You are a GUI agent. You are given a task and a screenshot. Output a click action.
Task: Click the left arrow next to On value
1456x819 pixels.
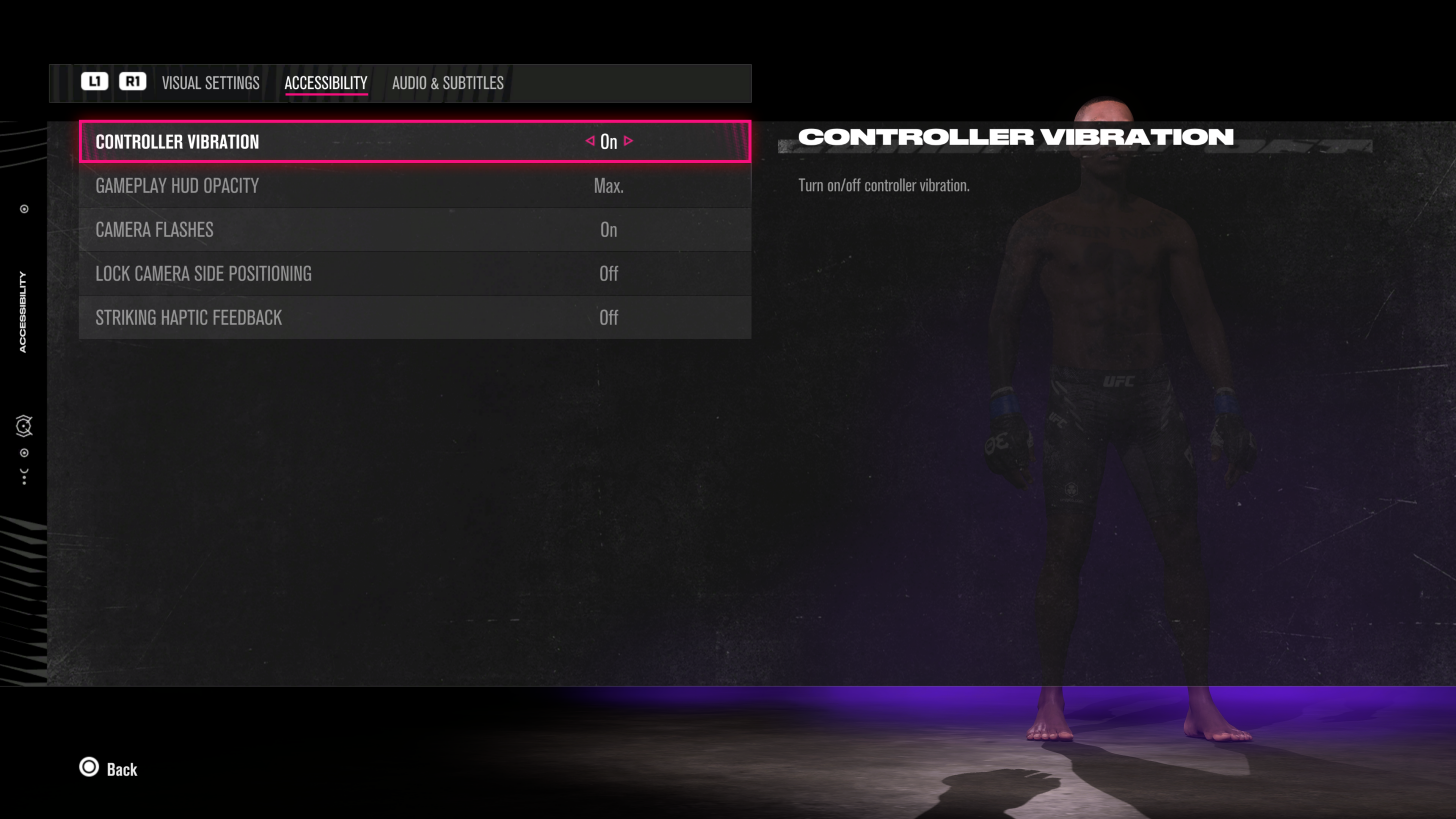[589, 141]
